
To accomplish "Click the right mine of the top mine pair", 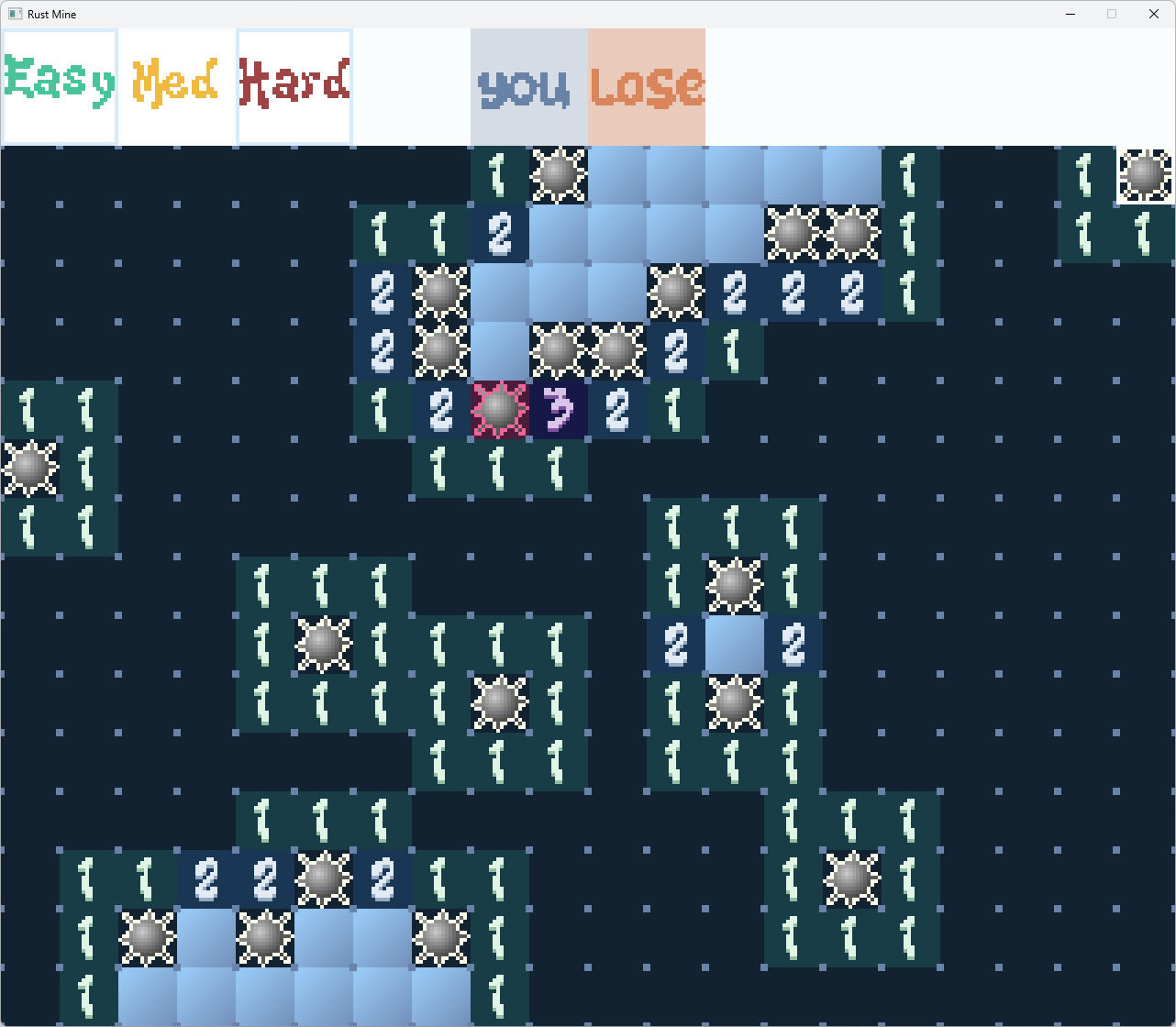I will tap(853, 234).
